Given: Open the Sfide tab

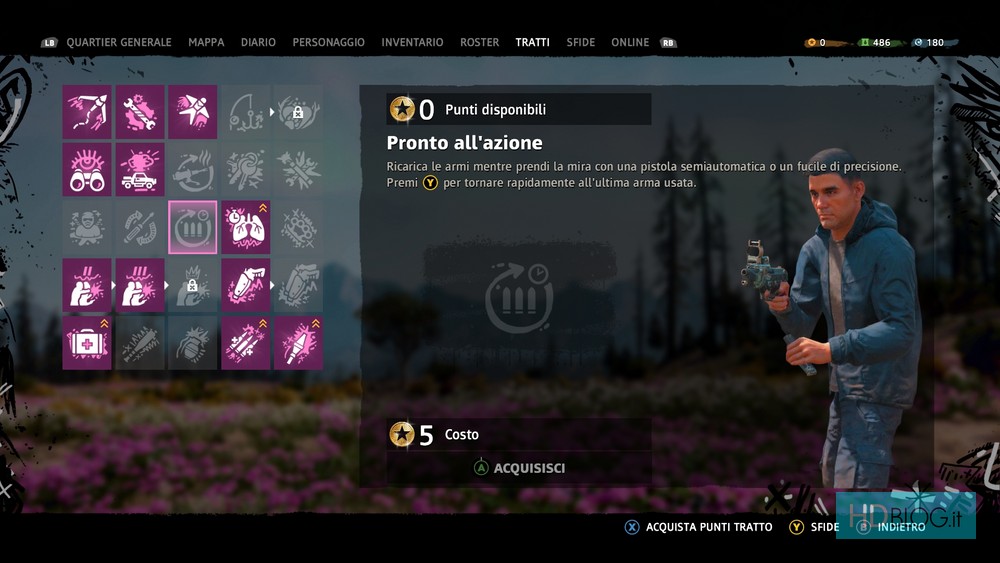Looking at the screenshot, I should pos(580,43).
